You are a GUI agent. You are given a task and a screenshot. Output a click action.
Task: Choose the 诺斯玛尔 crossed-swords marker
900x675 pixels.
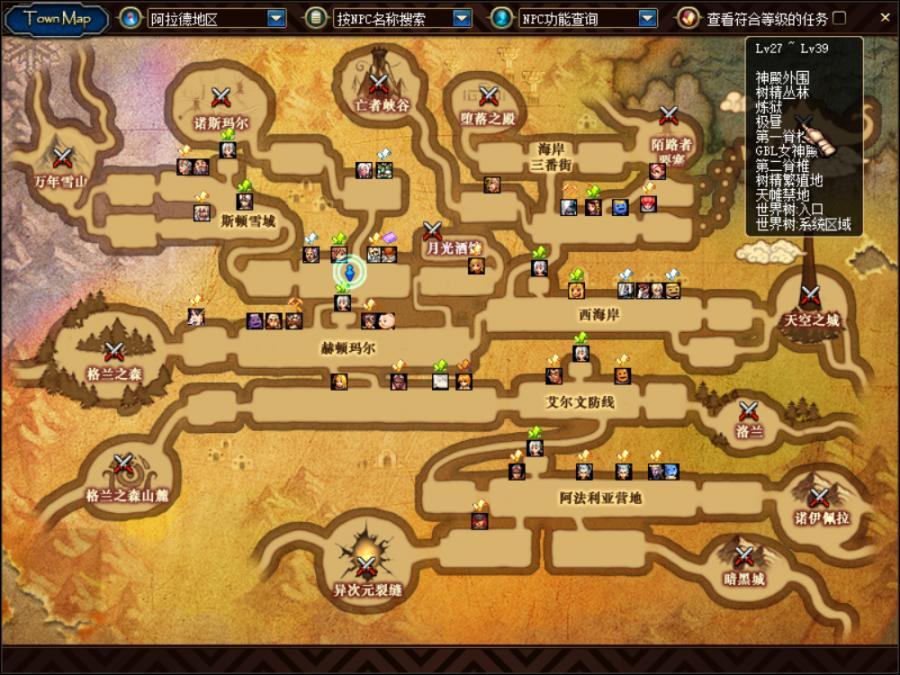[222, 97]
